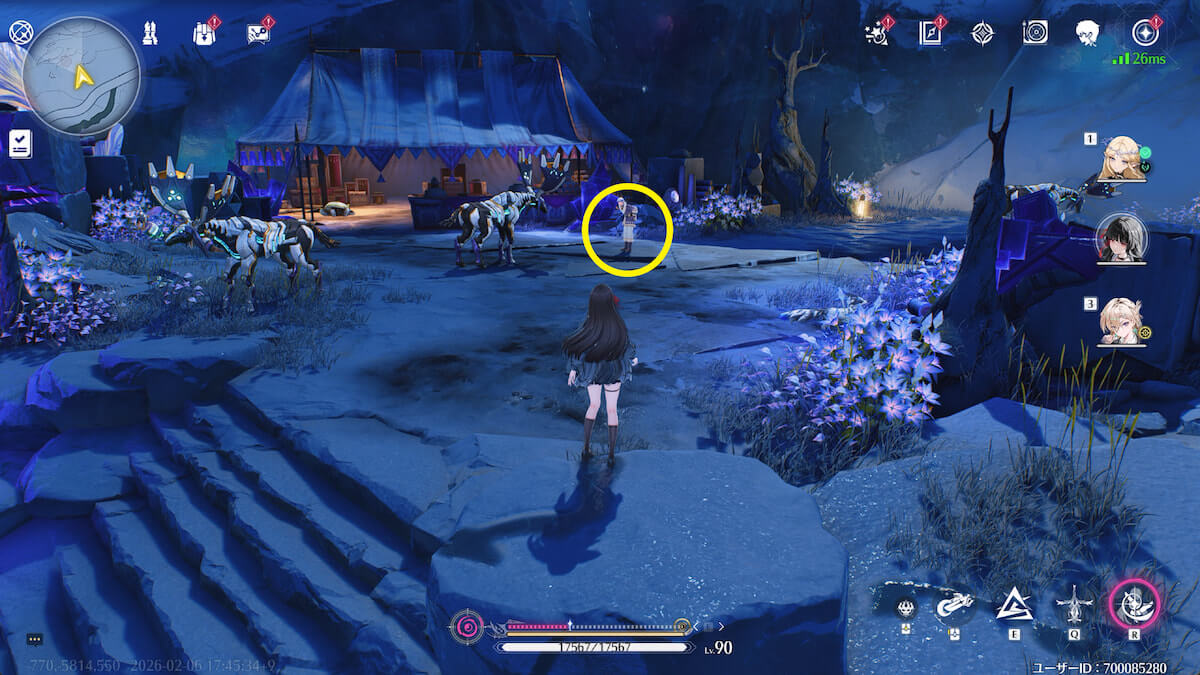Open the sparkling stars event icon
Image resolution: width=1200 pixels, height=675 pixels.
[878, 33]
